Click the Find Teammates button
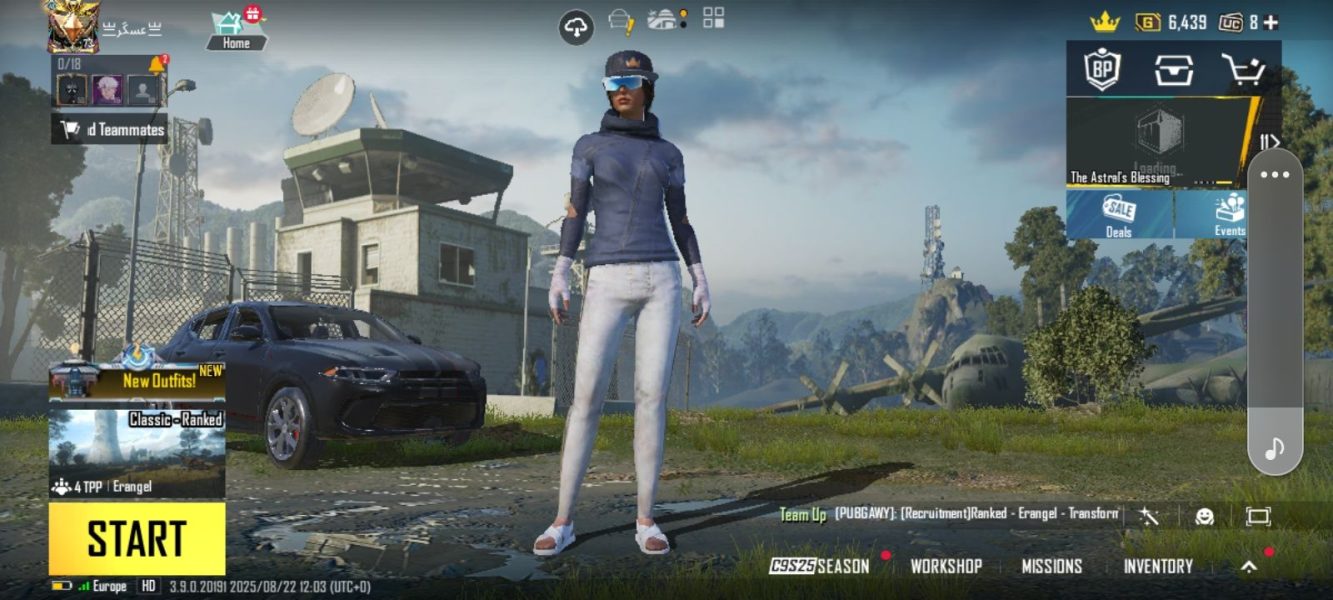The width and height of the screenshot is (1333, 600). (110, 129)
